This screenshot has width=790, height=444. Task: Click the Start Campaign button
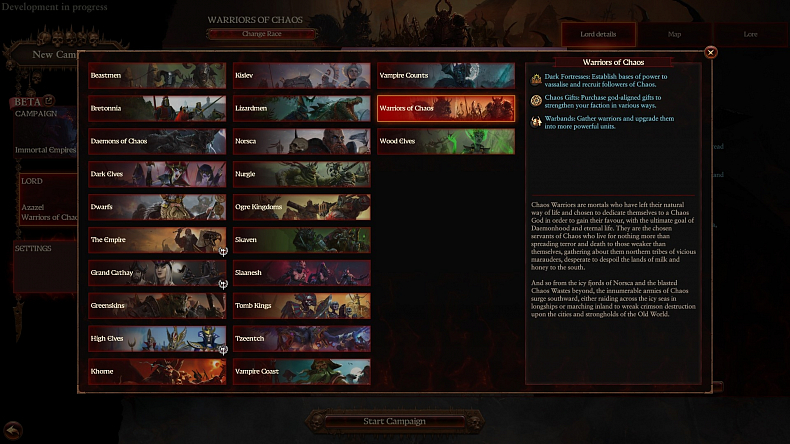coord(394,421)
